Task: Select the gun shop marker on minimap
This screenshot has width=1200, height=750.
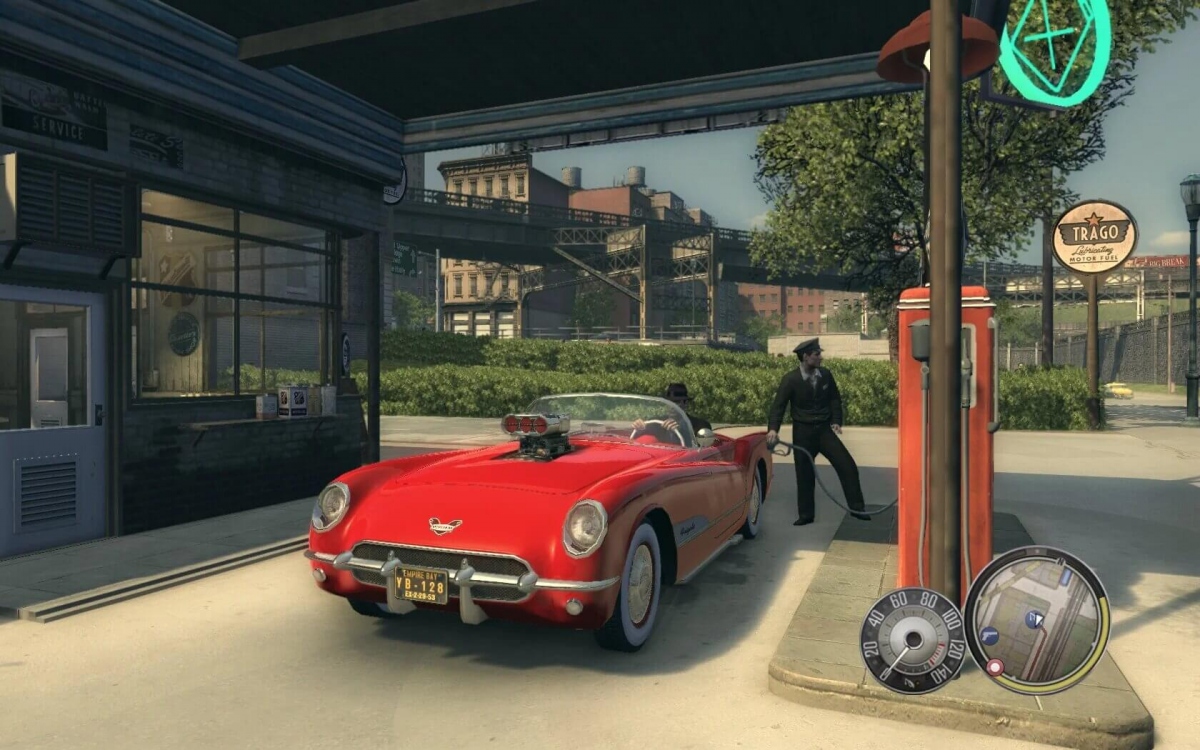Action: click(x=989, y=635)
